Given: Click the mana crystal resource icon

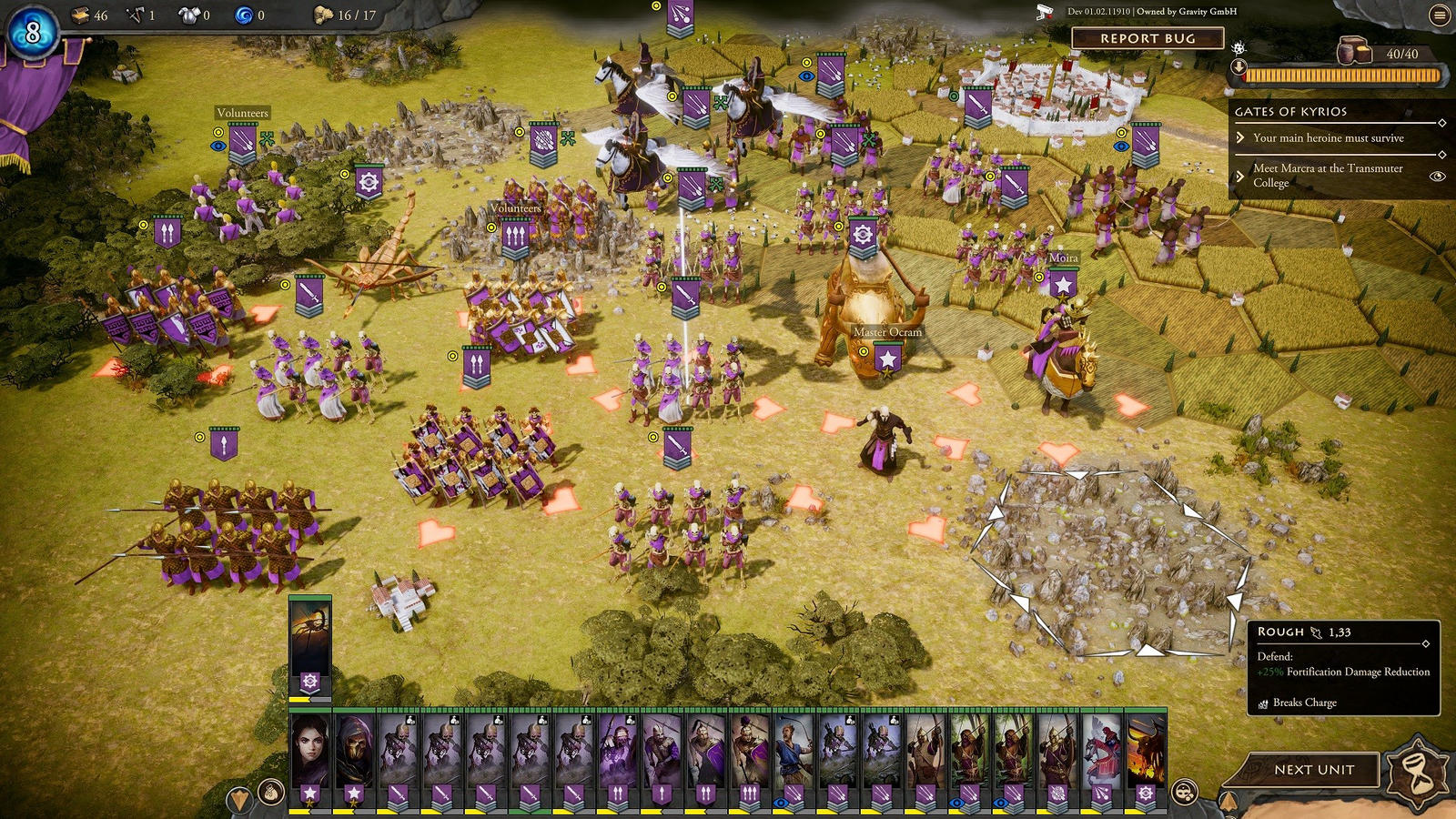Looking at the screenshot, I should pyautogui.click(x=246, y=15).
